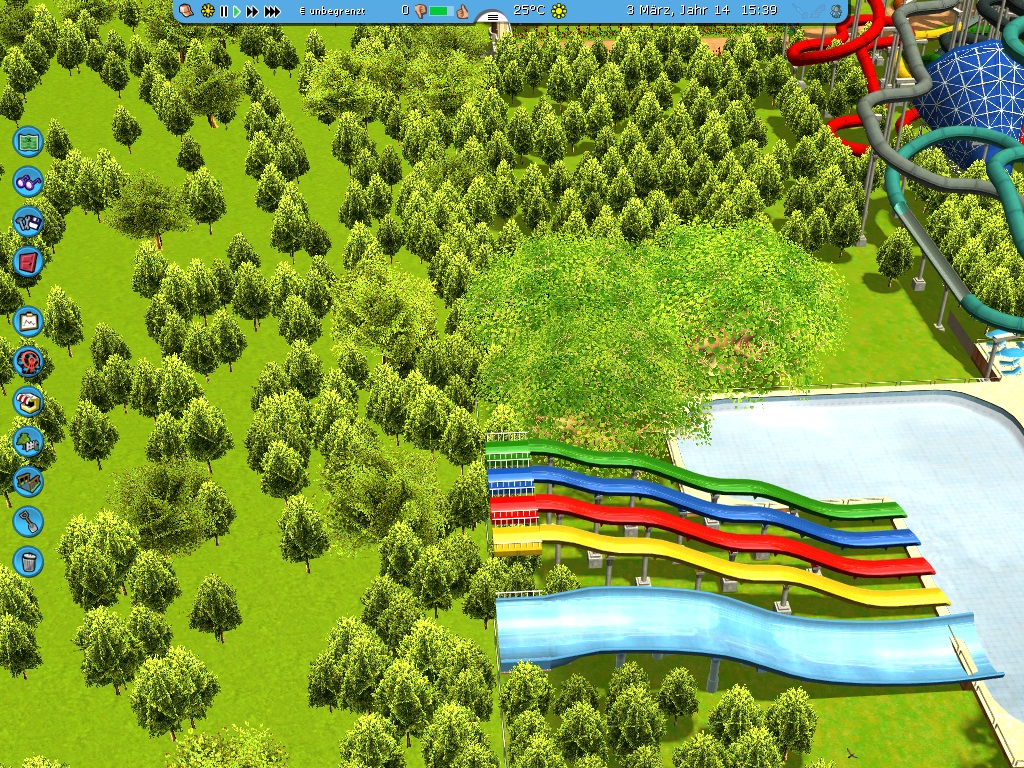This screenshot has width=1024, height=768.
Task: Open finances via the unbegrenzt money display
Action: [332, 11]
